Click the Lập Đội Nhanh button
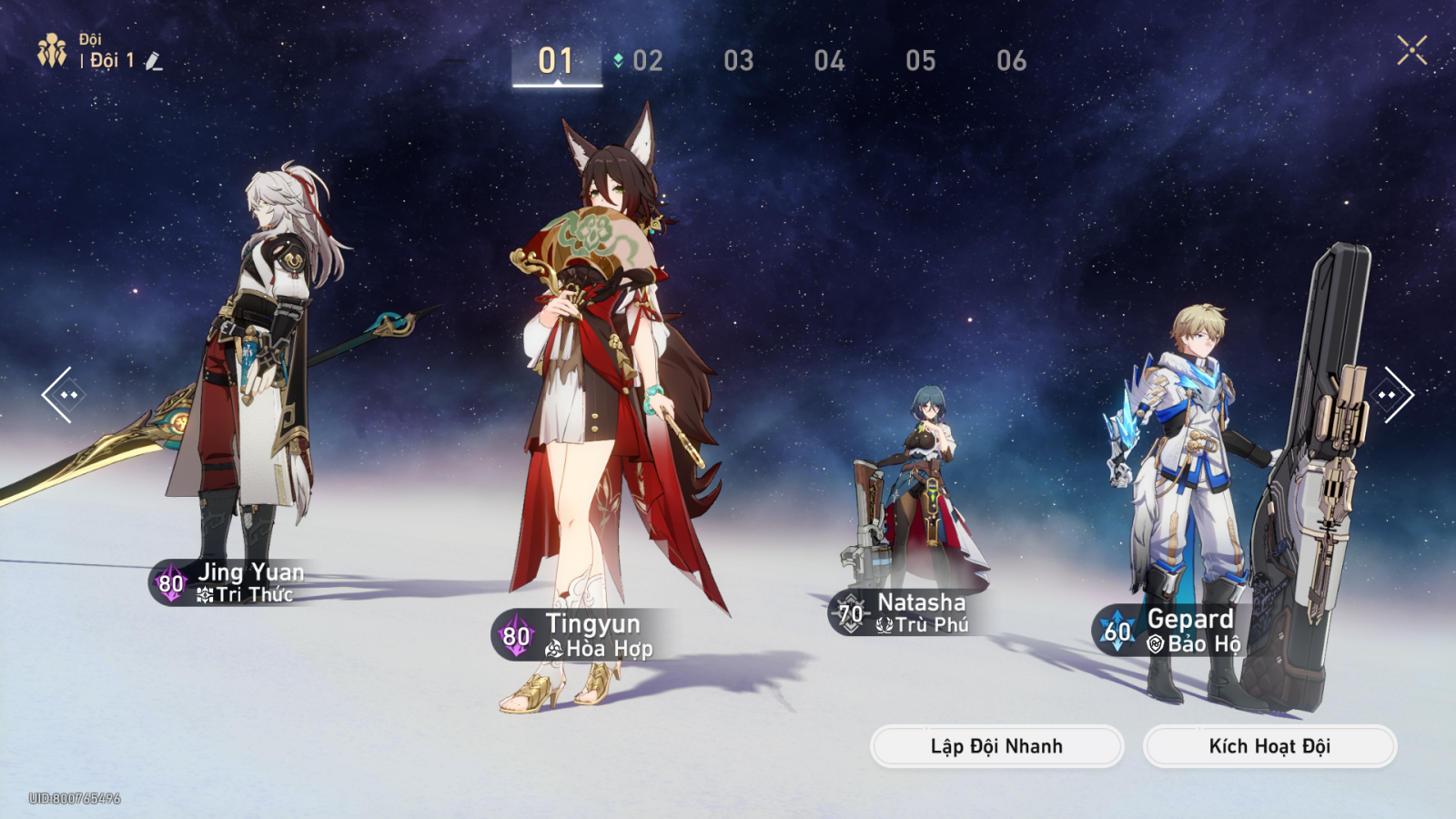Image resolution: width=1456 pixels, height=819 pixels. [996, 746]
